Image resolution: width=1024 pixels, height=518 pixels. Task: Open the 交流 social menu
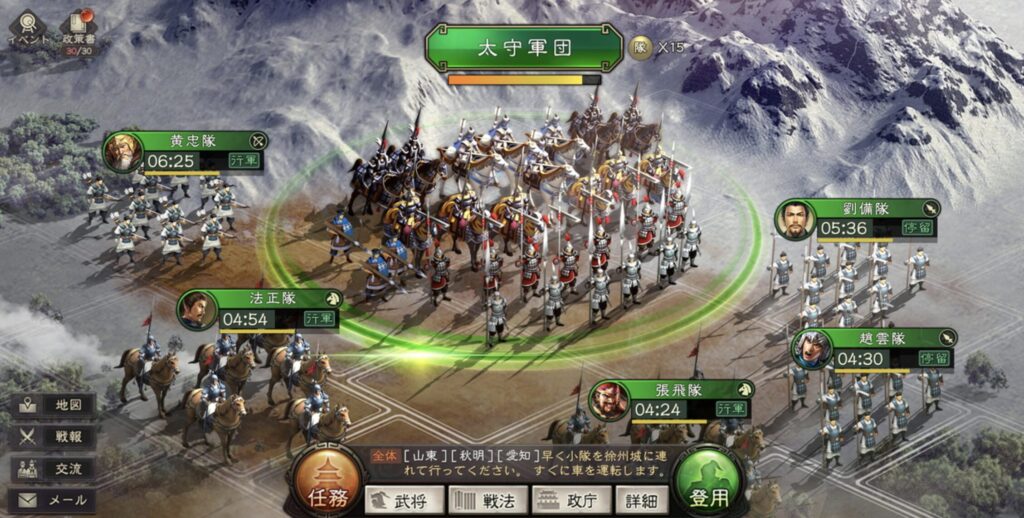pos(53,468)
